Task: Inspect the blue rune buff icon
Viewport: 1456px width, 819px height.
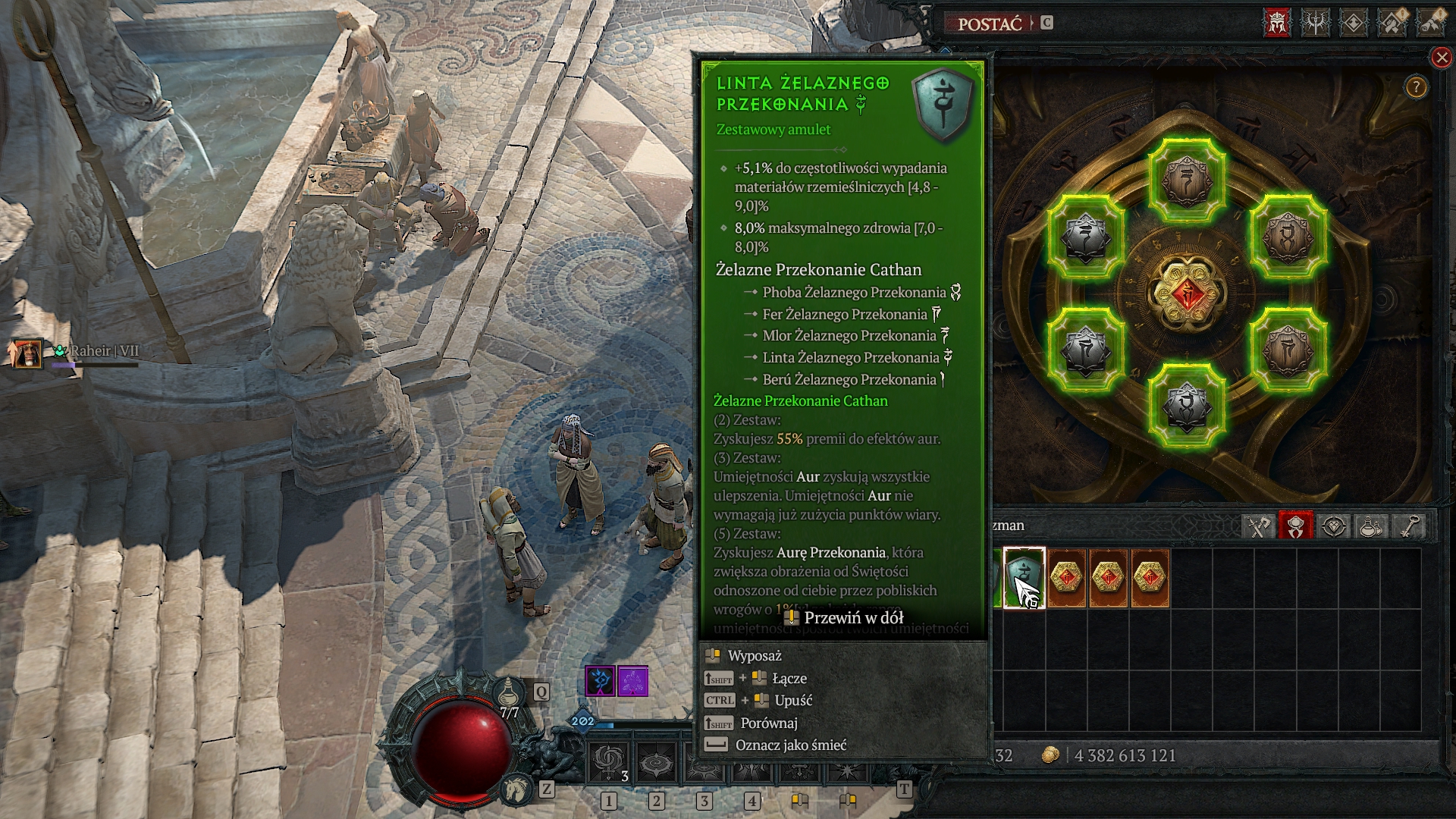Action: tap(600, 681)
